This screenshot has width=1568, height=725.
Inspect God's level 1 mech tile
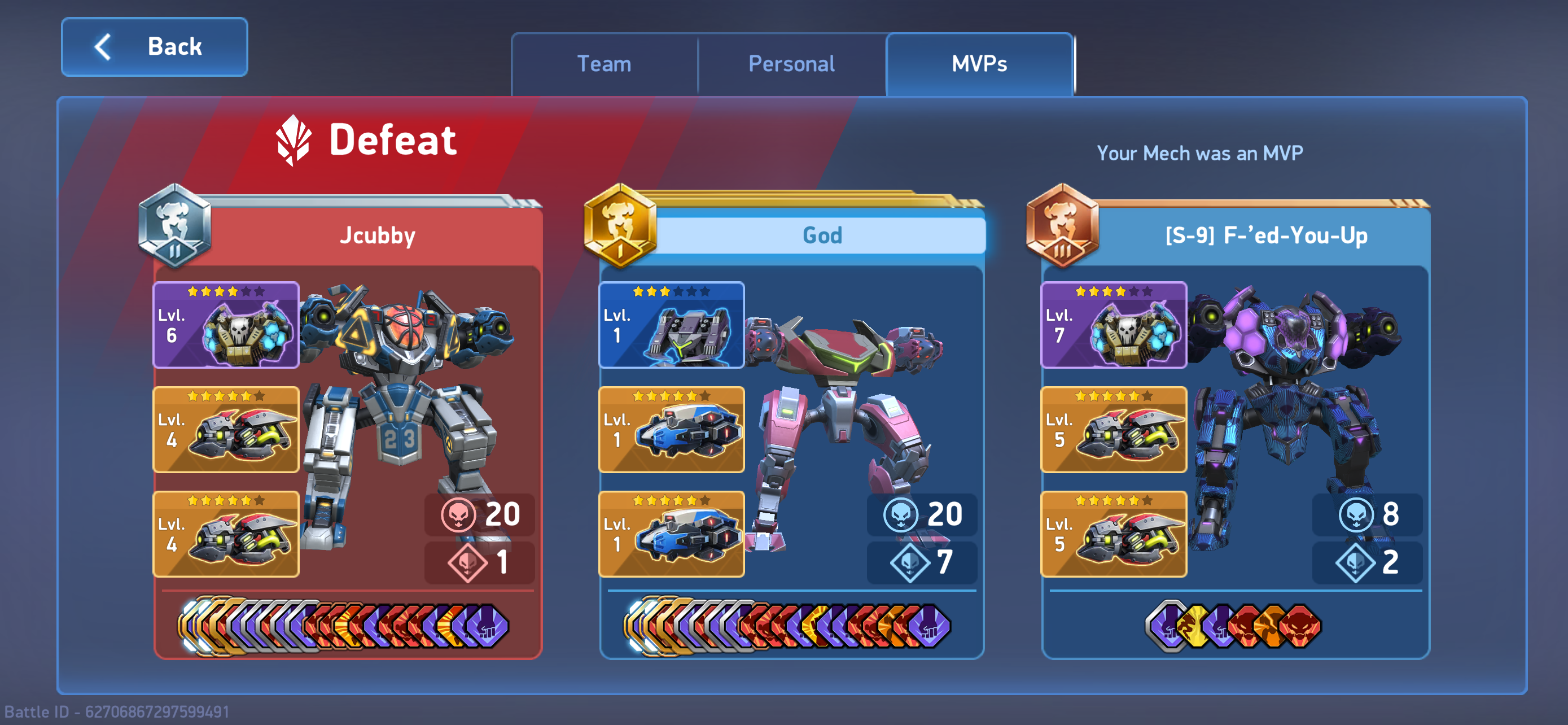point(671,325)
